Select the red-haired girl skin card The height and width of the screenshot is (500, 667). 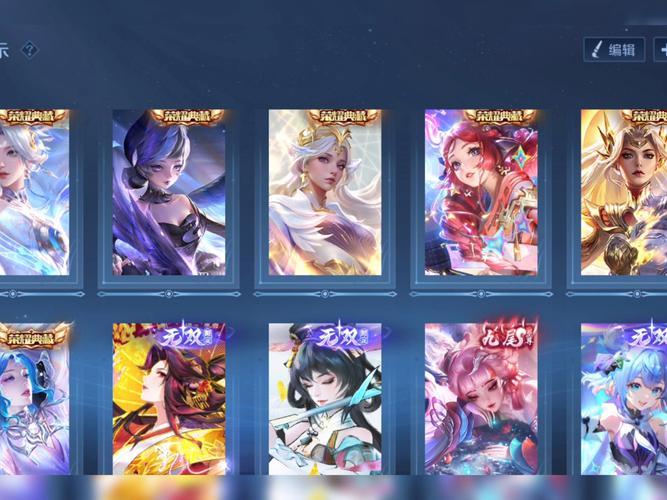point(480,192)
